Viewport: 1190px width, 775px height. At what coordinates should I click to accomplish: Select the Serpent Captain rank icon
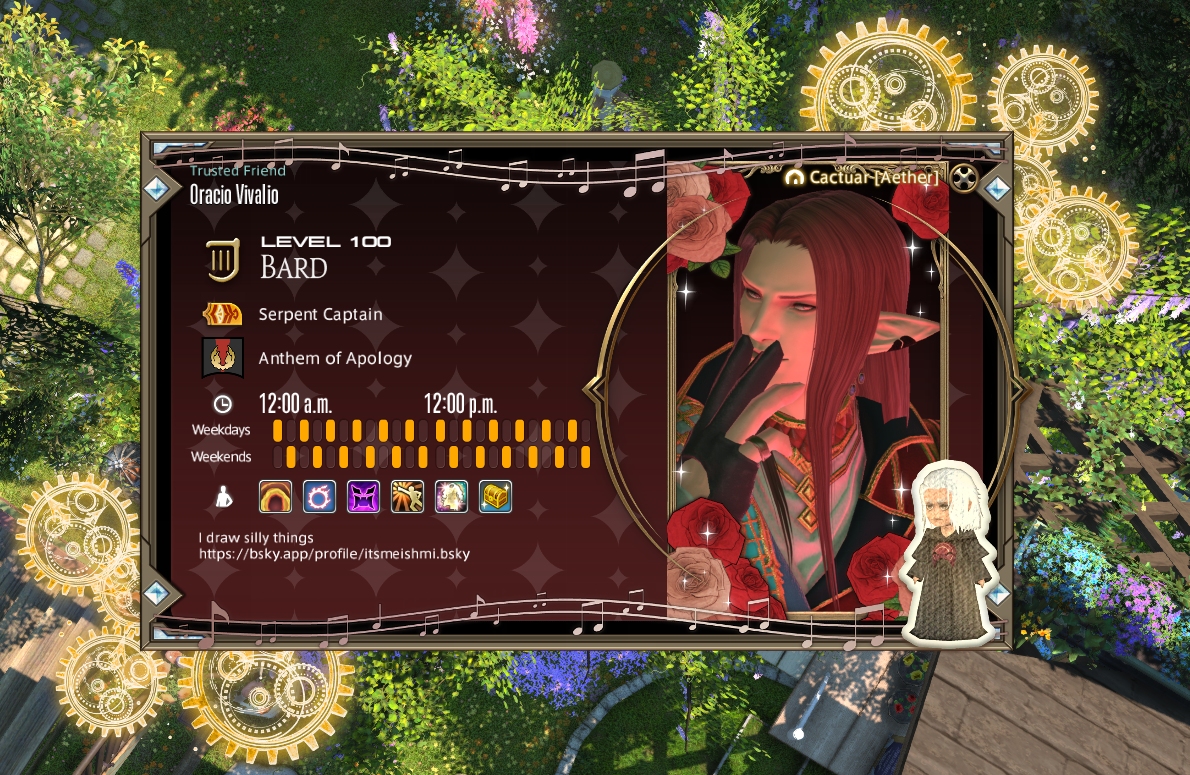[222, 314]
